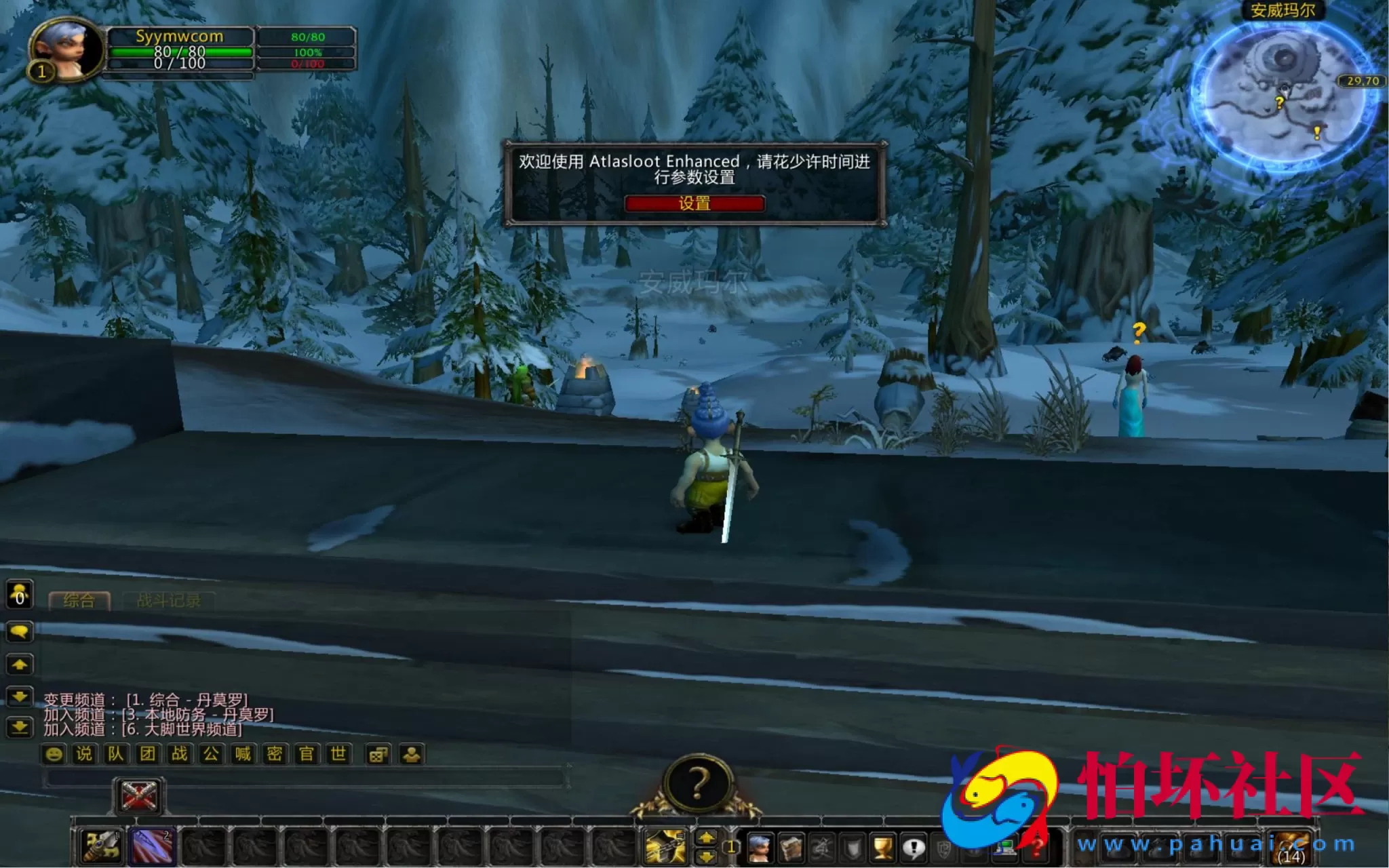Click the crossed swords icon above the action bar

pyautogui.click(x=139, y=795)
